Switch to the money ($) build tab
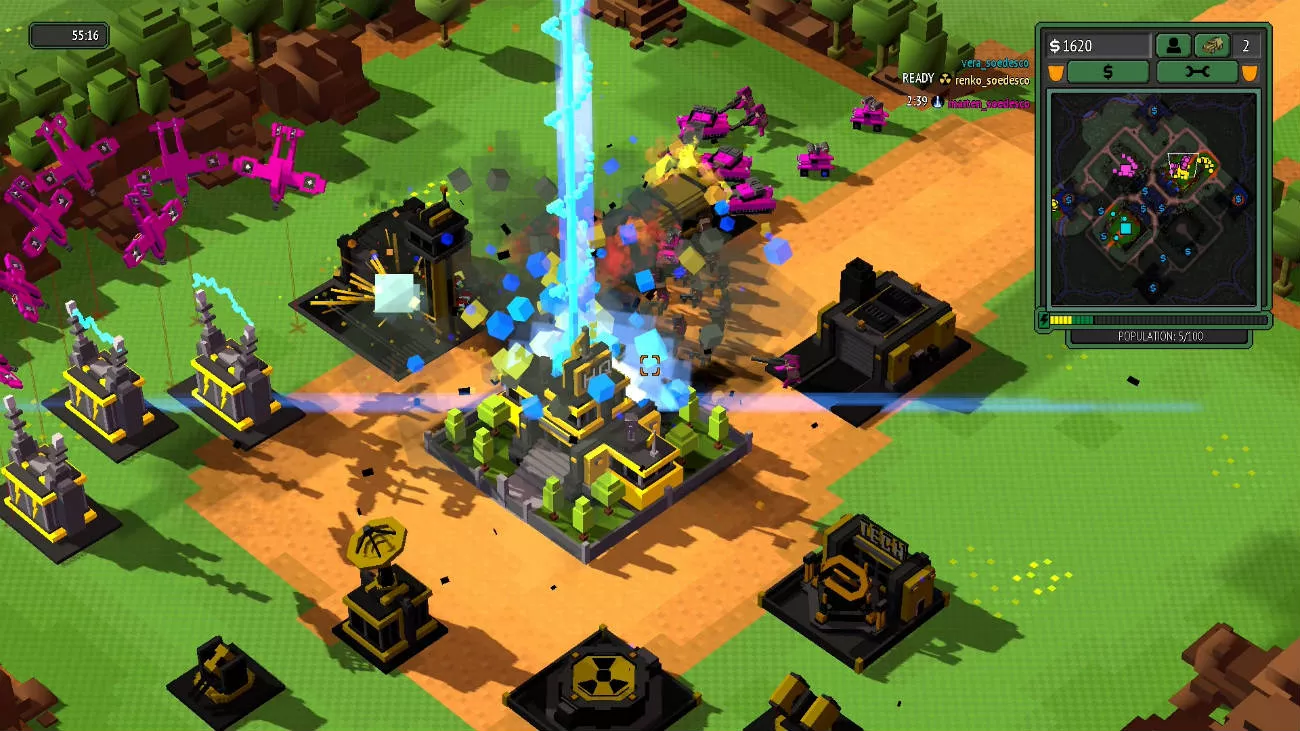Viewport: 1300px width, 731px height. (x=1108, y=70)
